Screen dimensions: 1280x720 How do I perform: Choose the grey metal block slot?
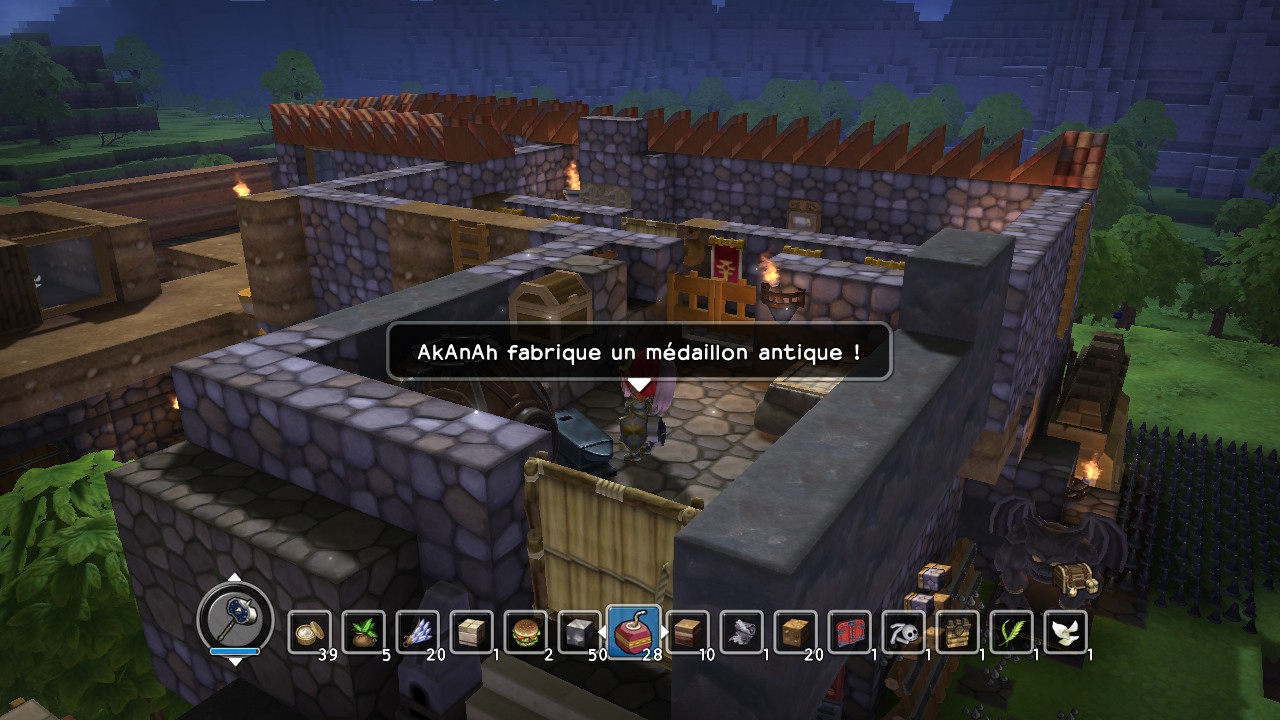tap(579, 632)
